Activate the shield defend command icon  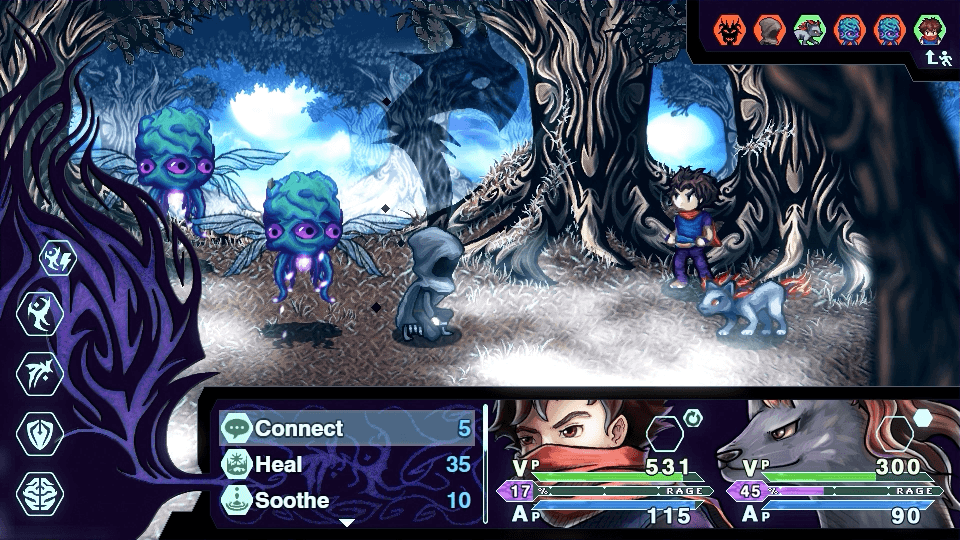click(41, 434)
